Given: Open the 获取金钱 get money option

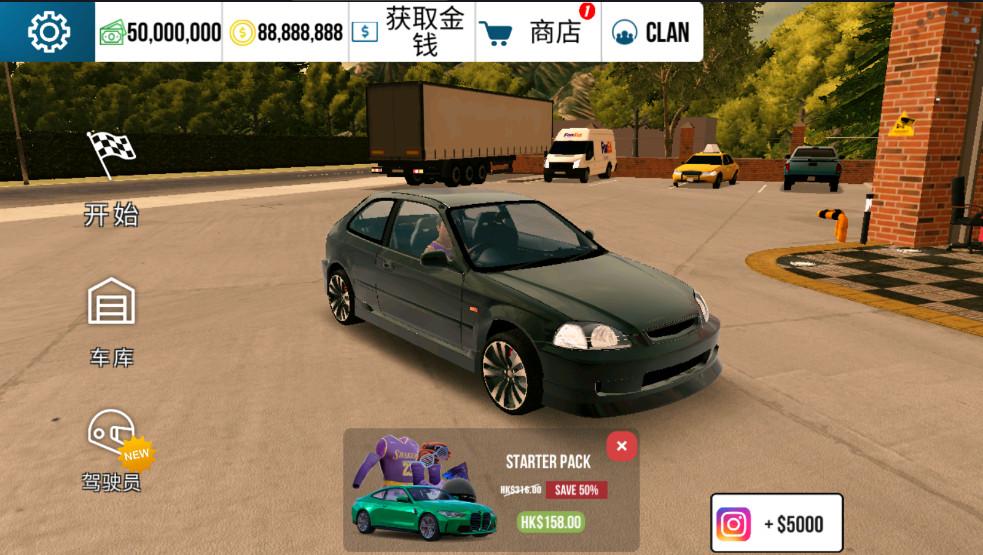Looking at the screenshot, I should (x=412, y=32).
